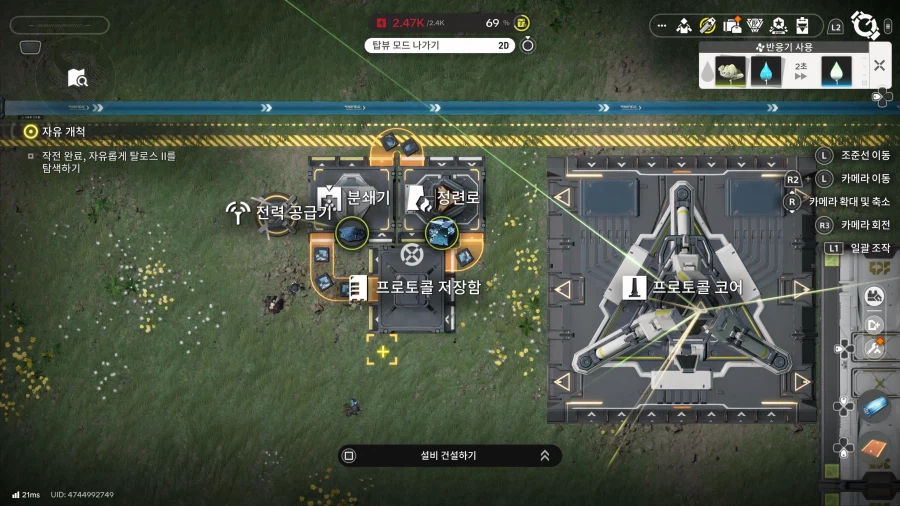Viewport: 900px width, 506px height.
Task: Open the operator figure icon in top bar
Action: 685,25
